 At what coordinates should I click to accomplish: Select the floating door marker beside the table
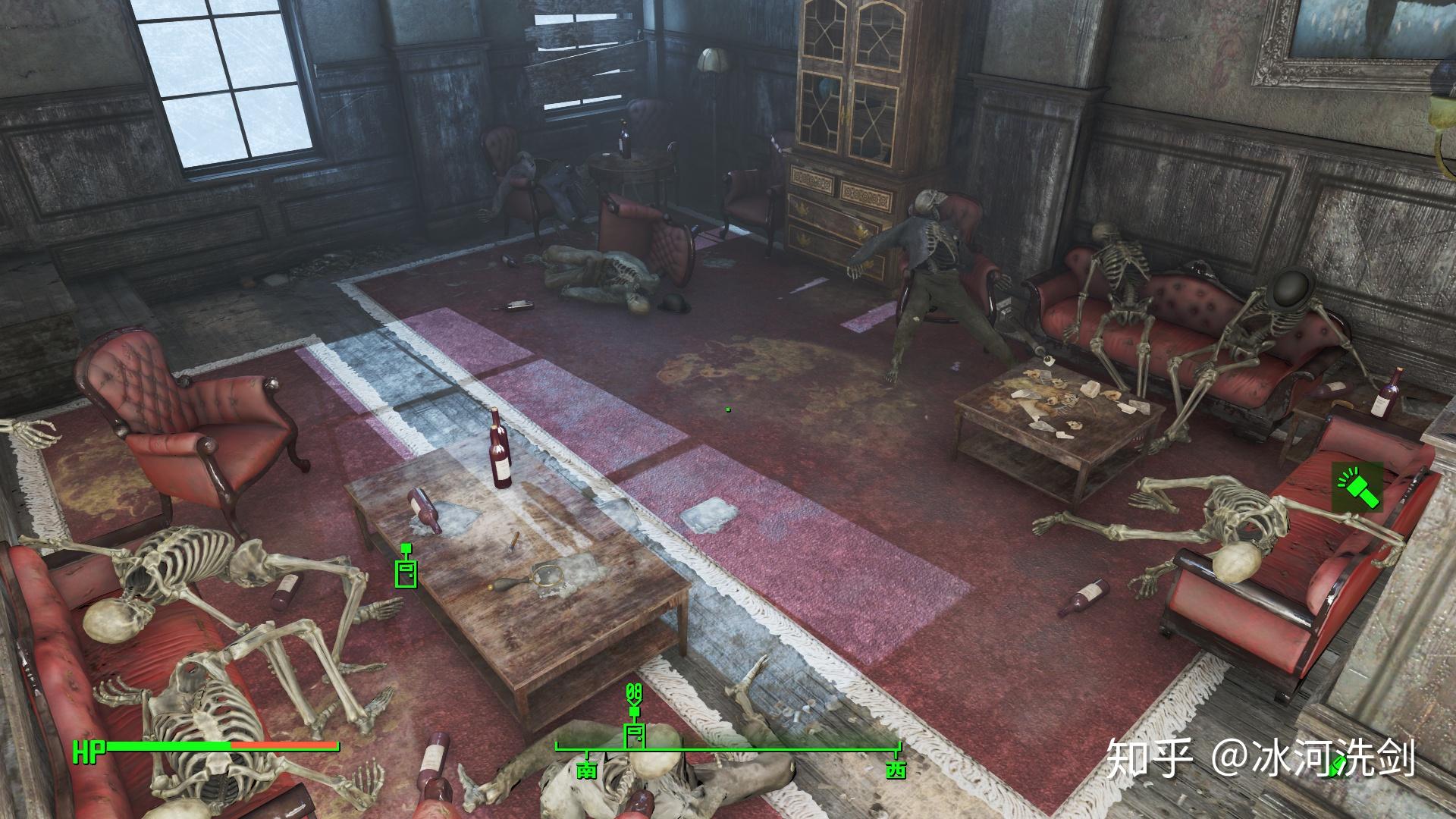pos(406,570)
